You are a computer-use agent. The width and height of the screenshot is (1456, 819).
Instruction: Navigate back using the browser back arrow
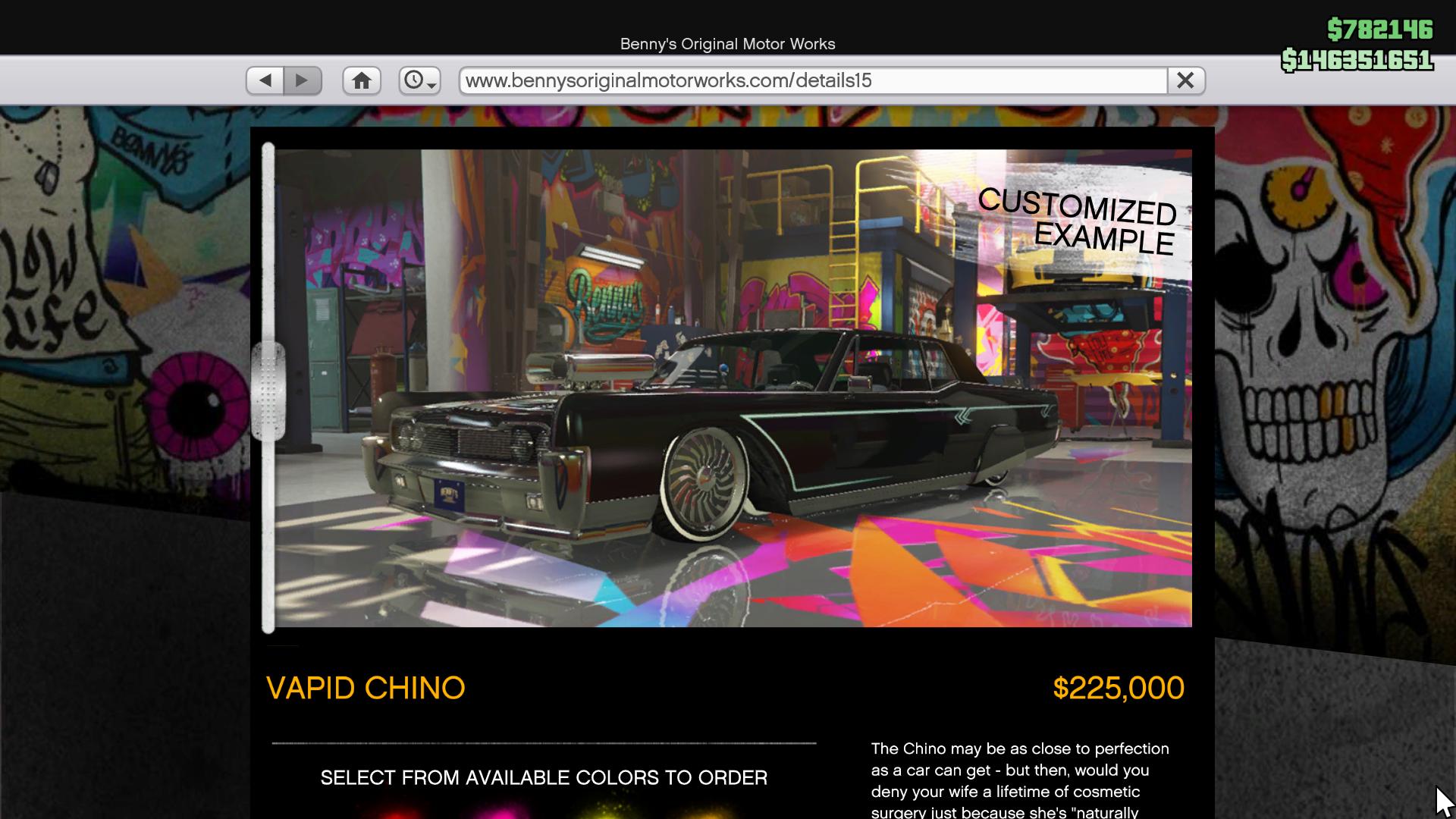(x=265, y=79)
